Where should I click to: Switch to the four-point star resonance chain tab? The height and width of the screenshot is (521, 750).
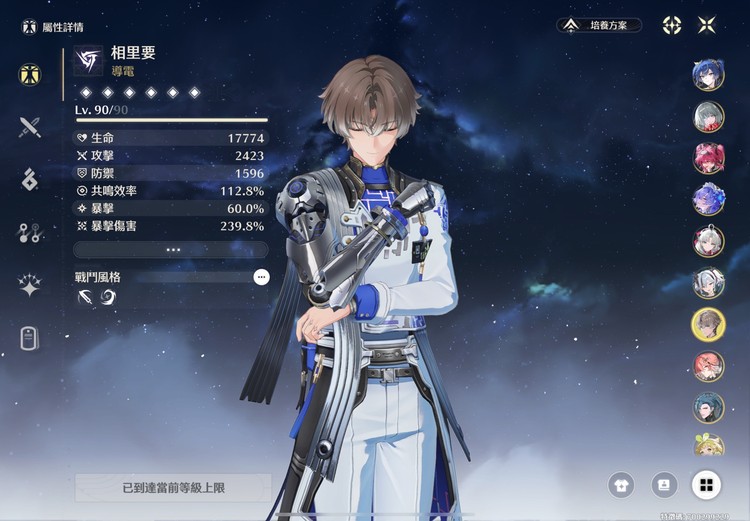tap(30, 286)
